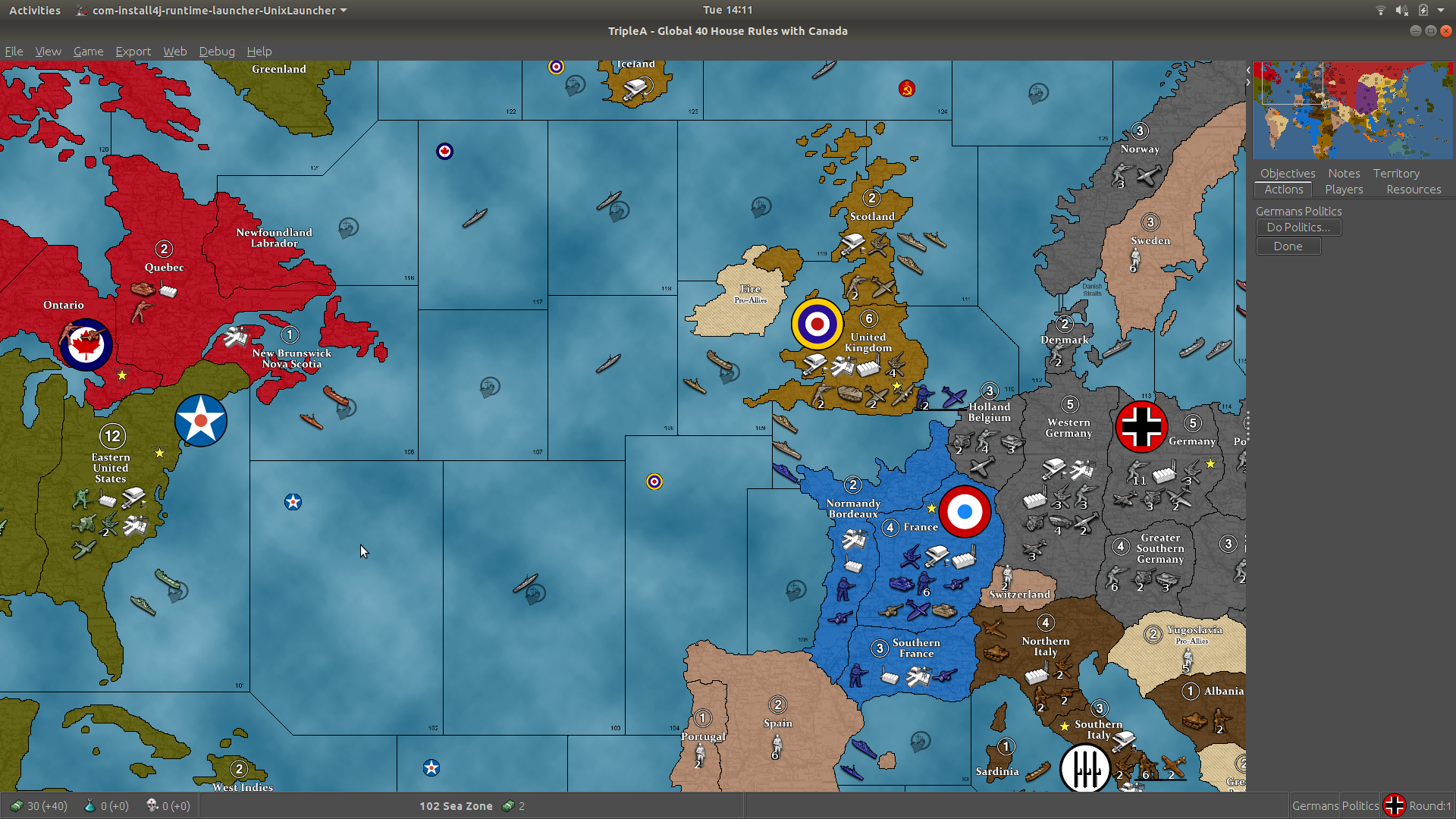Screen dimensions: 1456x819
Task: Click the RAF roundel over the United Kingdom
Action: [x=817, y=324]
